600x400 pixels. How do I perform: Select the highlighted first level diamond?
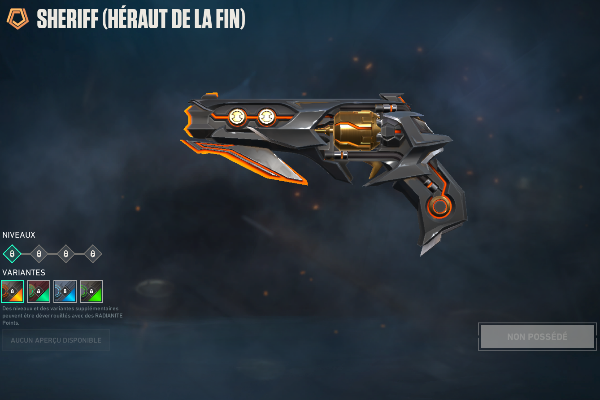[x=13, y=254]
